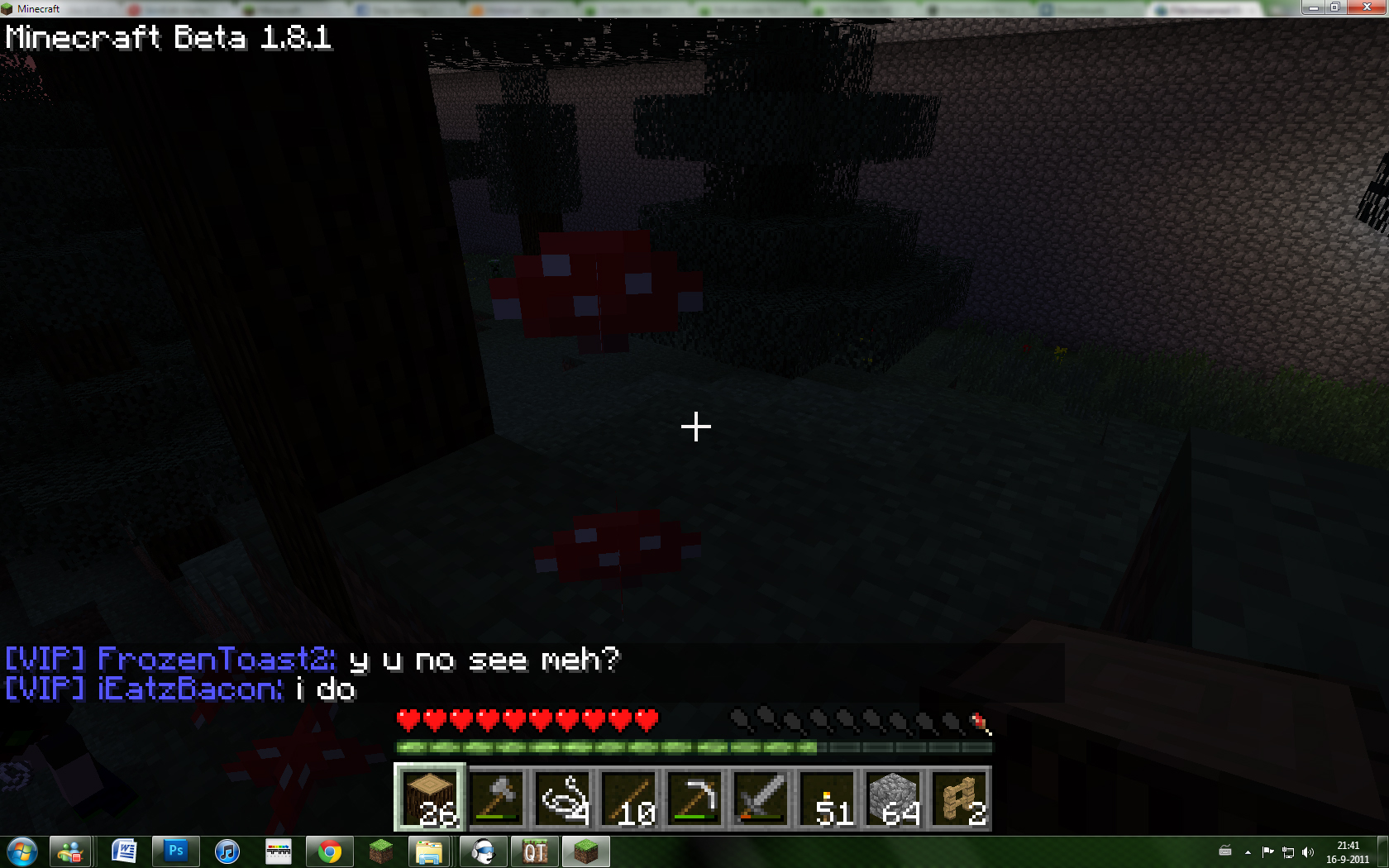Select the wooden fence hotbar slot

[959, 798]
